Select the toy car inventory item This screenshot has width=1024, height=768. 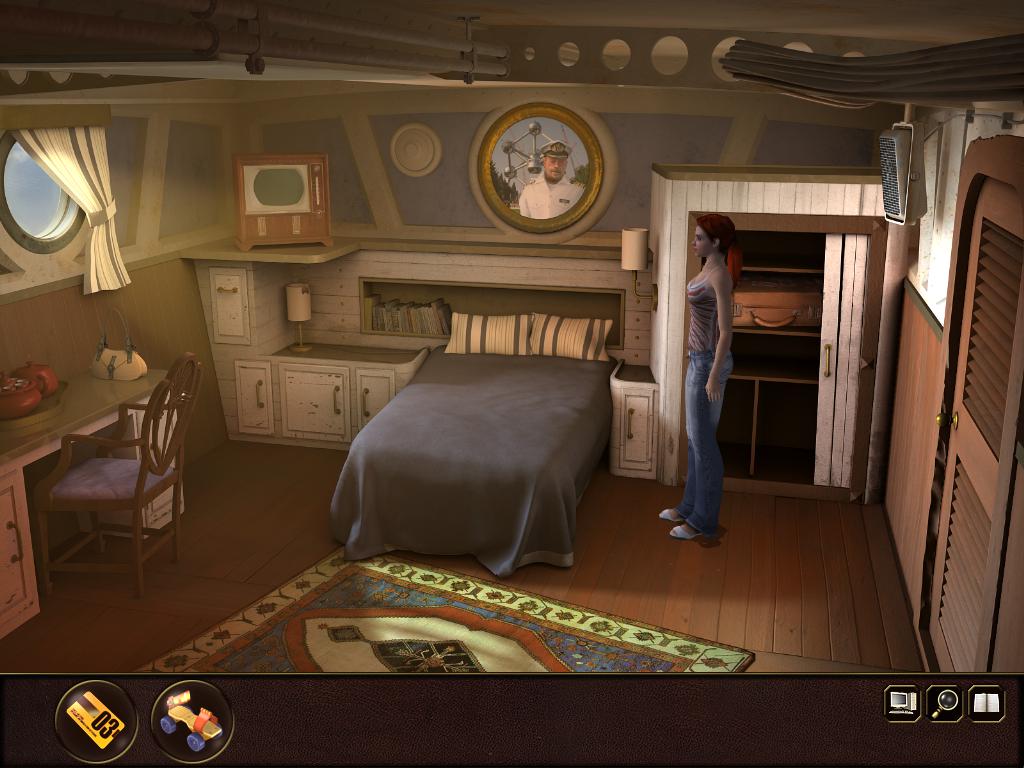(192, 721)
